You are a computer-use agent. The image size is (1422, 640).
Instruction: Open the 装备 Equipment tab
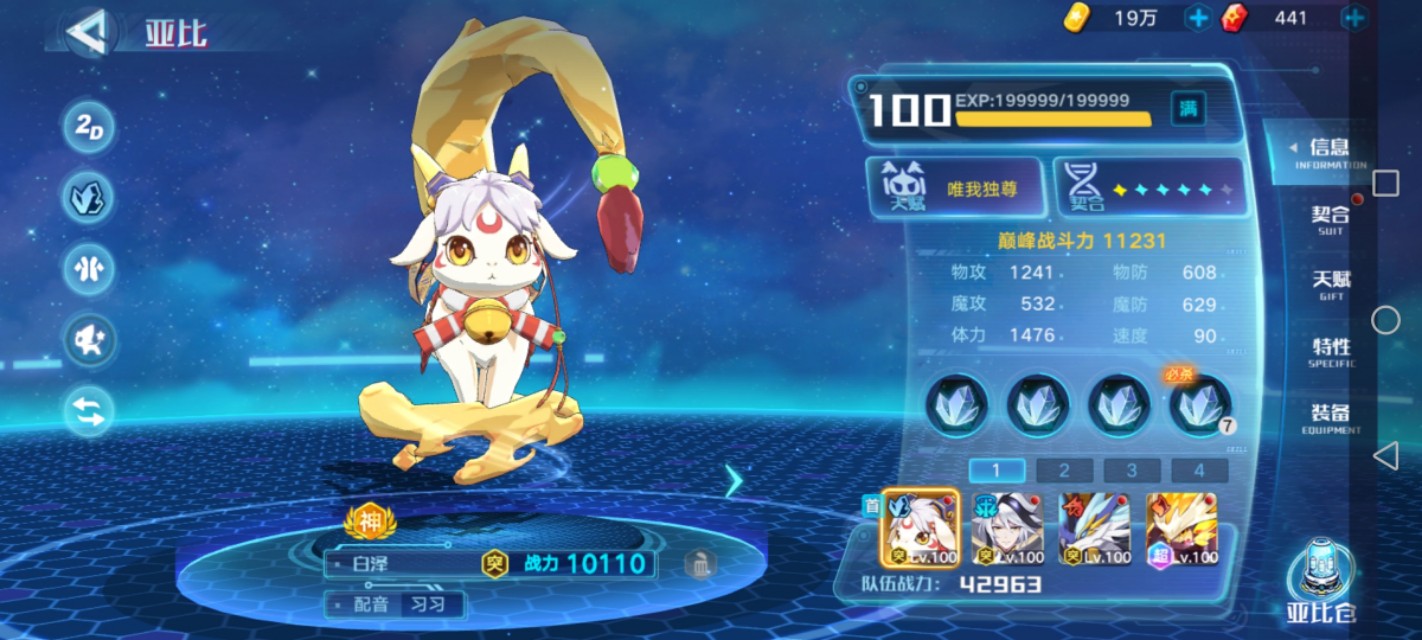pos(1330,417)
